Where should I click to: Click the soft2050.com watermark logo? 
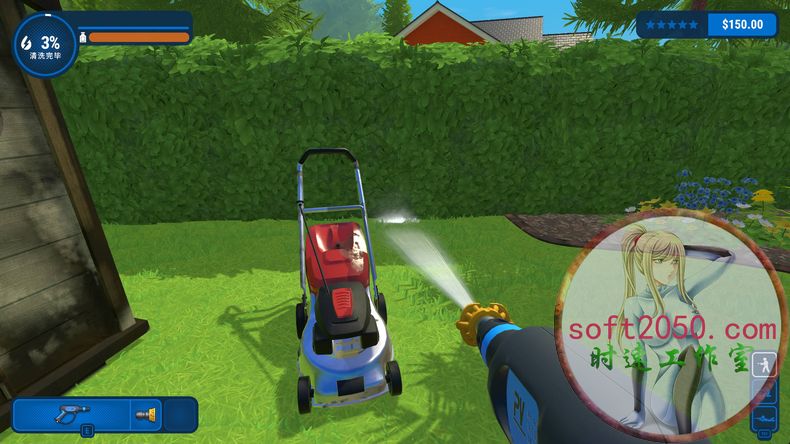(x=670, y=329)
